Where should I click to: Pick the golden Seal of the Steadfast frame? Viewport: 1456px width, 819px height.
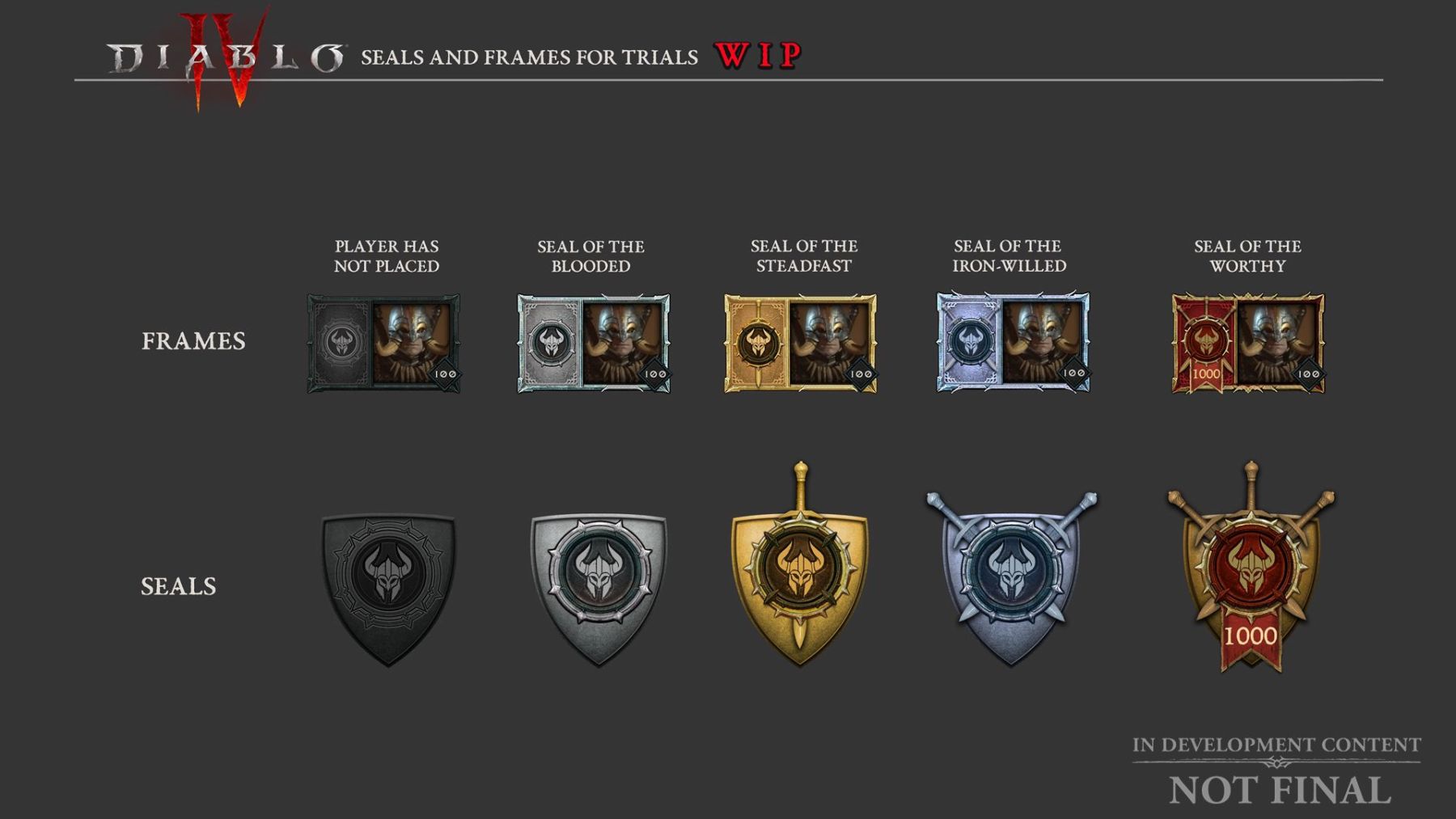click(x=800, y=344)
